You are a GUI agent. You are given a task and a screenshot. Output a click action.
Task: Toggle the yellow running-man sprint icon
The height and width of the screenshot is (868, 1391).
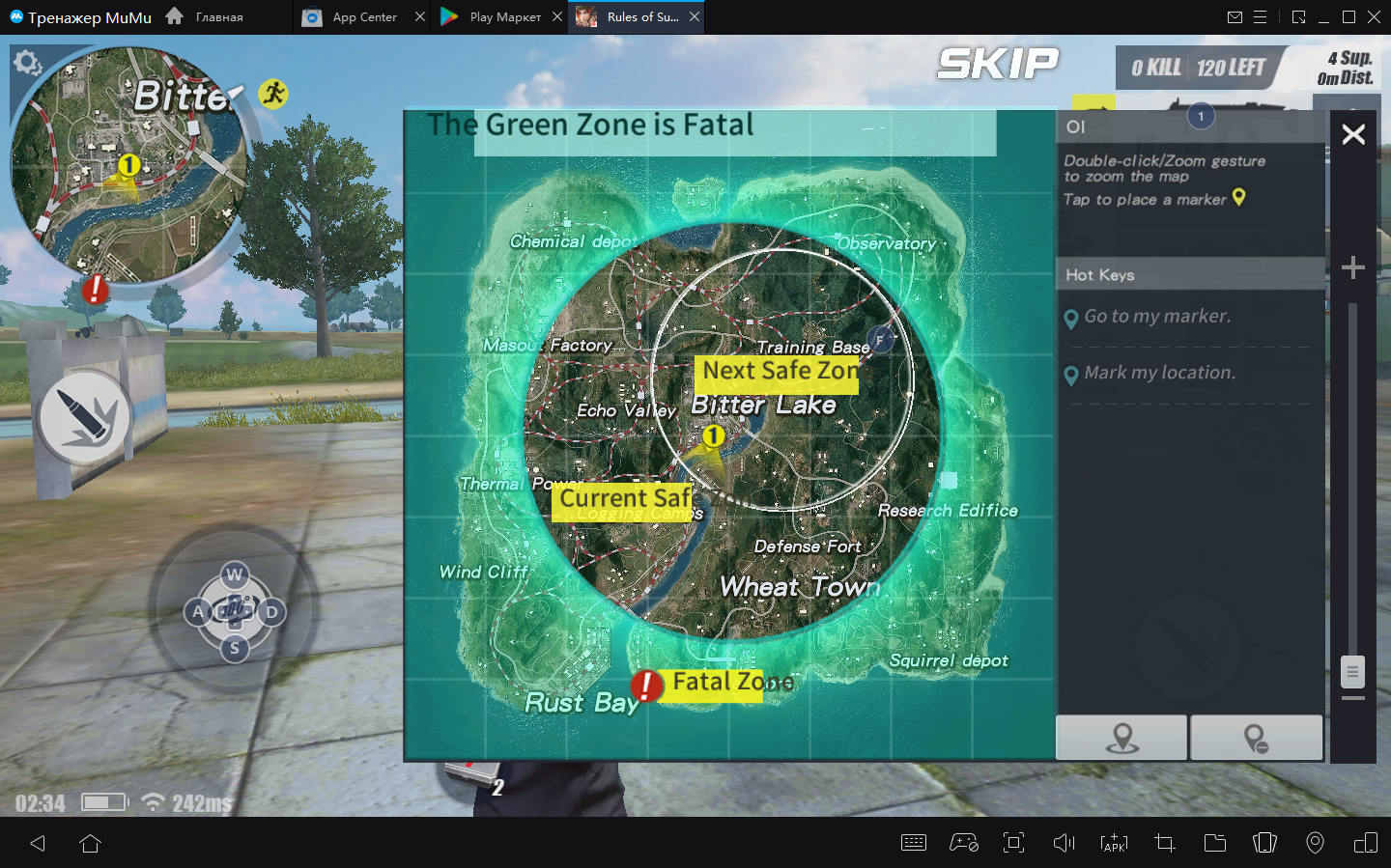(273, 94)
